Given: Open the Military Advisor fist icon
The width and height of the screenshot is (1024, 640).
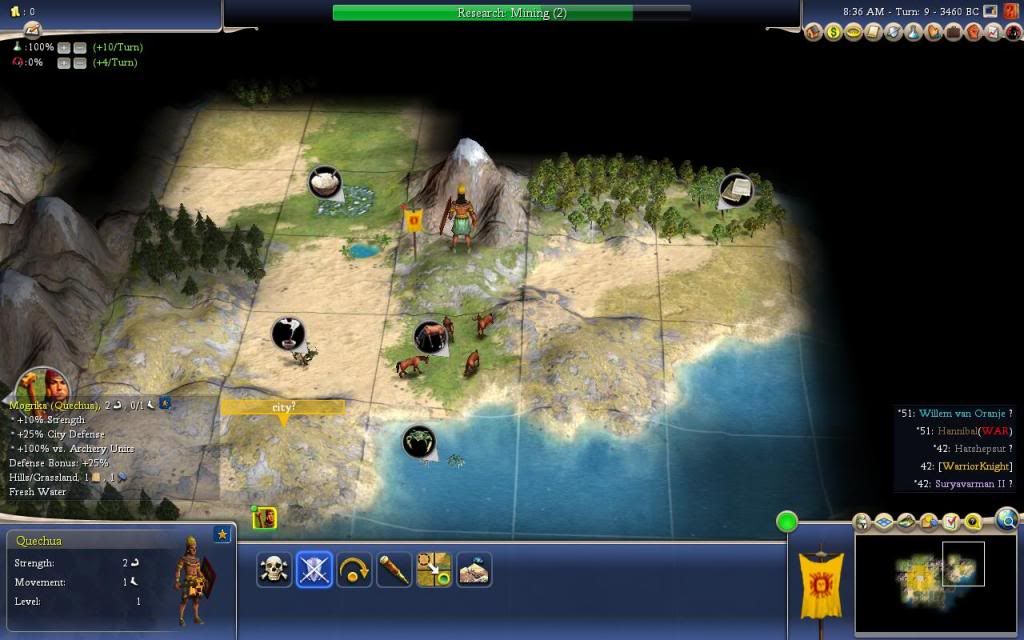Looking at the screenshot, I should click(x=974, y=33).
